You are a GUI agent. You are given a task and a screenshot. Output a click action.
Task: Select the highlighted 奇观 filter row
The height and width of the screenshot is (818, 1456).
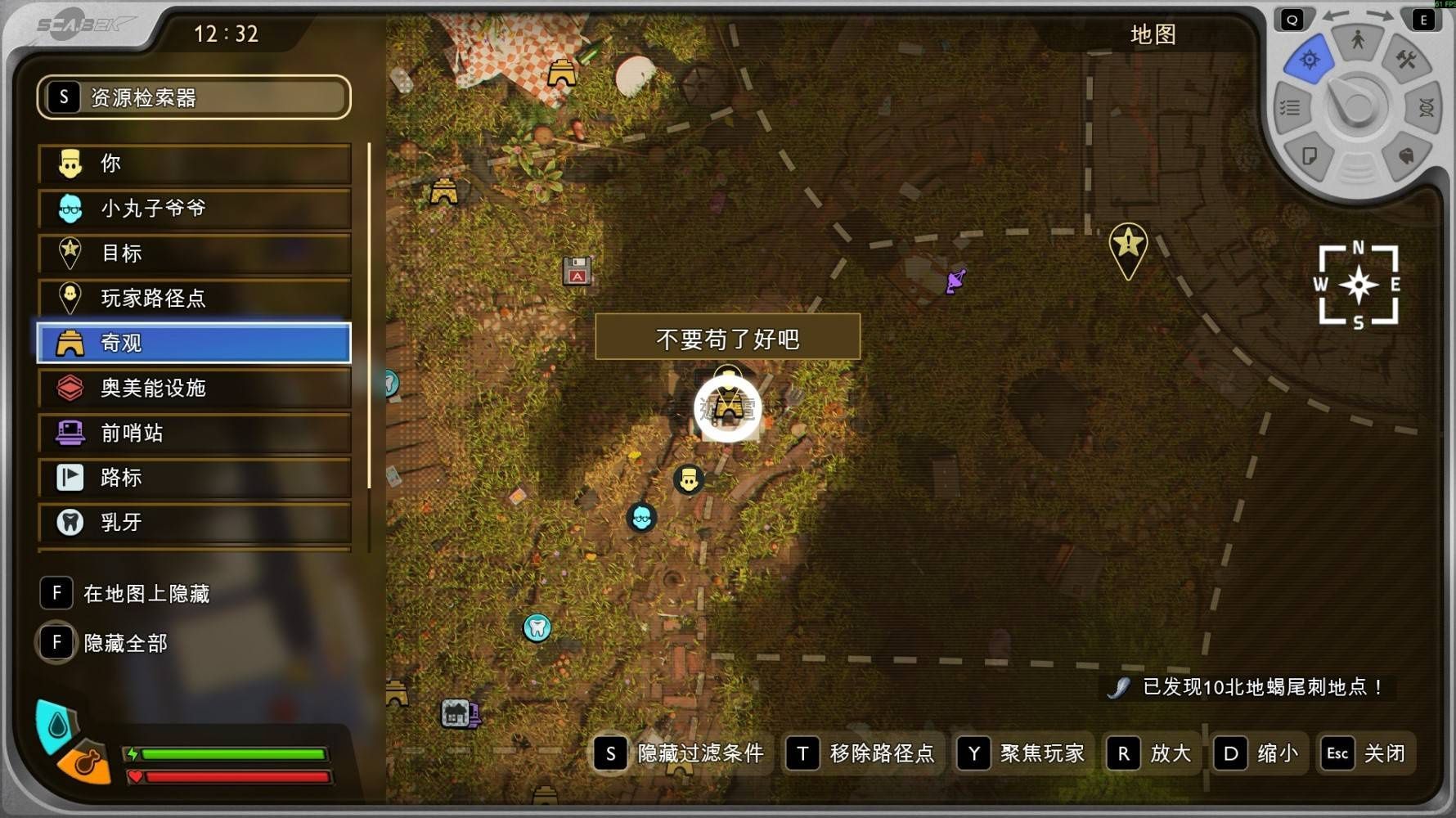pyautogui.click(x=194, y=343)
